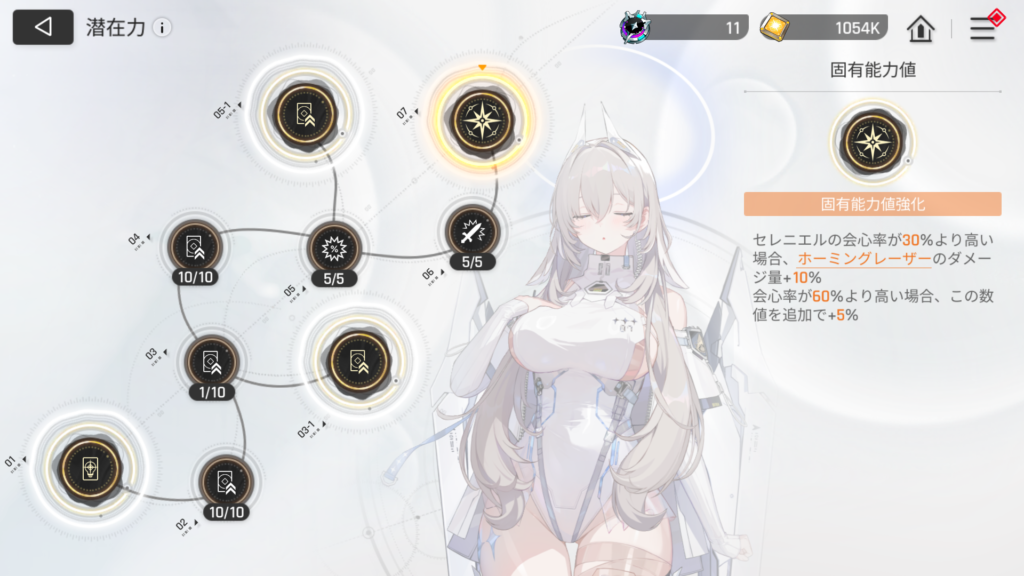Select node 05 with burst percent icon
The height and width of the screenshot is (576, 1024).
point(333,247)
